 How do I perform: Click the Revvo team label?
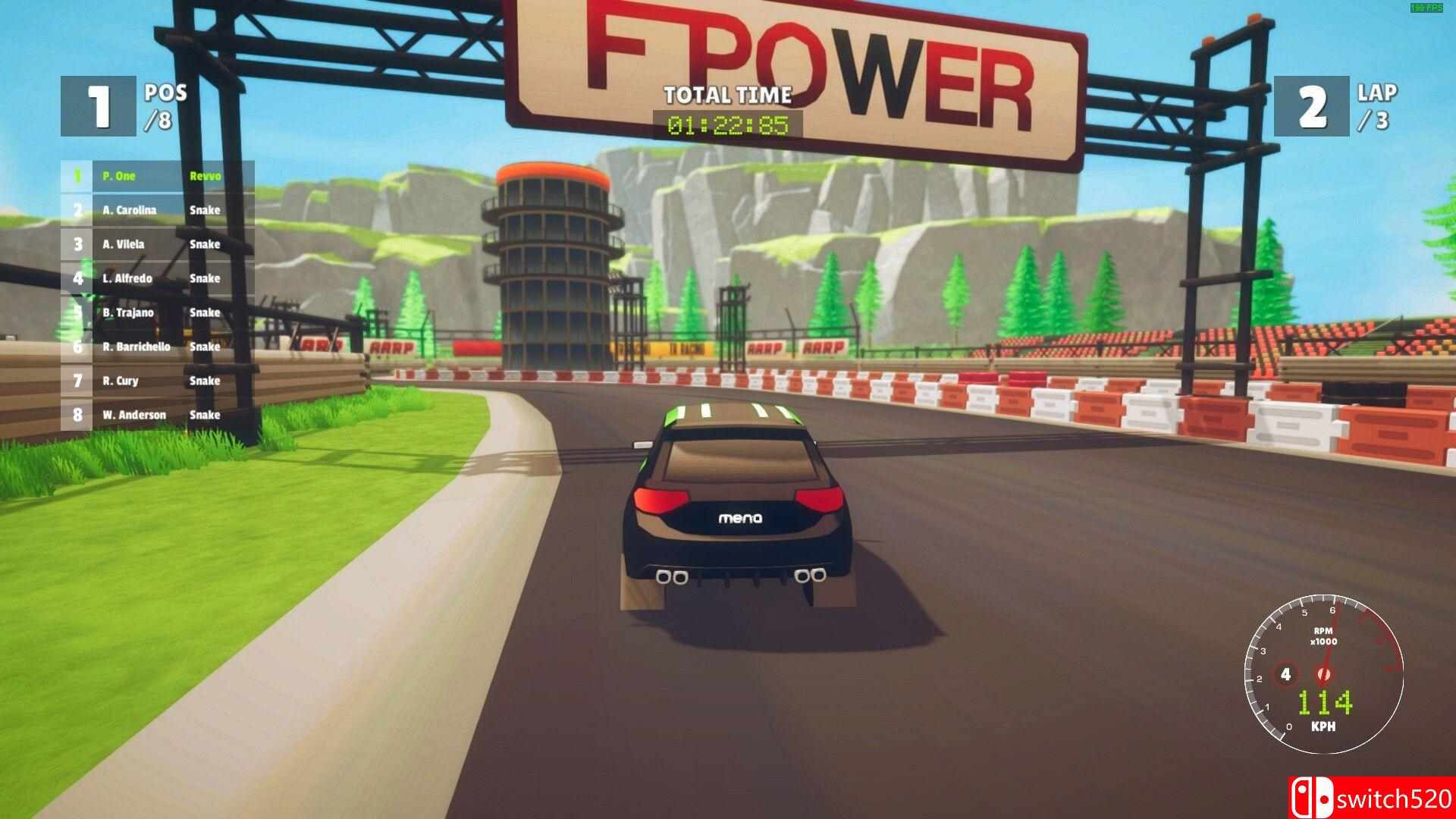coord(206,176)
